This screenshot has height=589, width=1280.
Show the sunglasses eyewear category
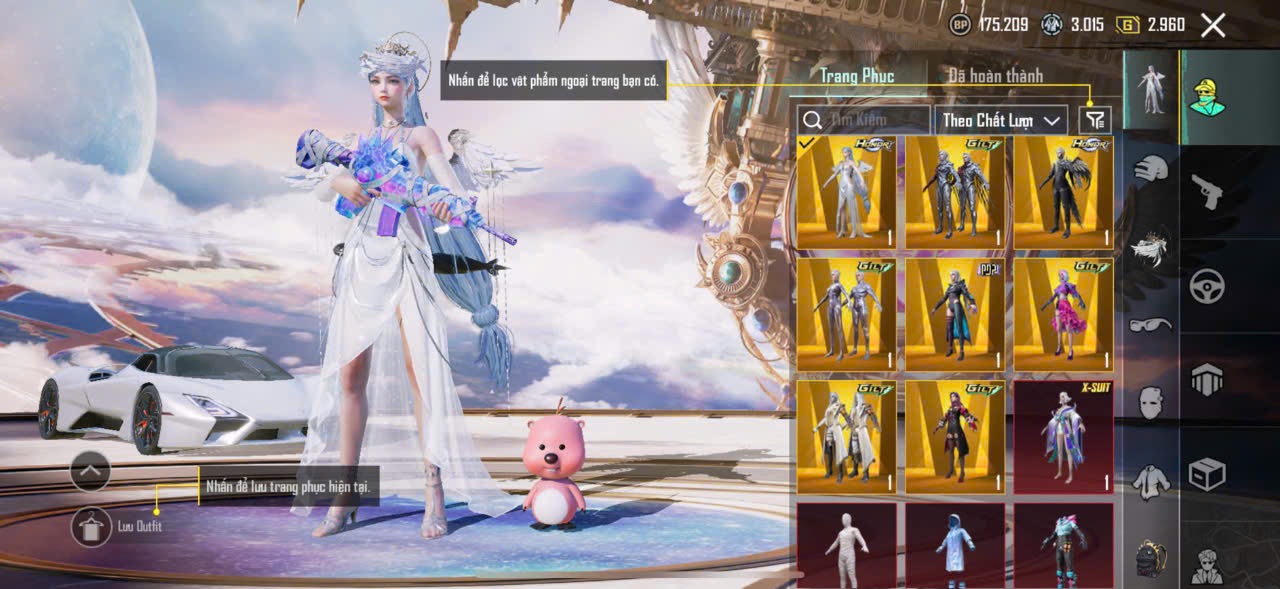1151,324
